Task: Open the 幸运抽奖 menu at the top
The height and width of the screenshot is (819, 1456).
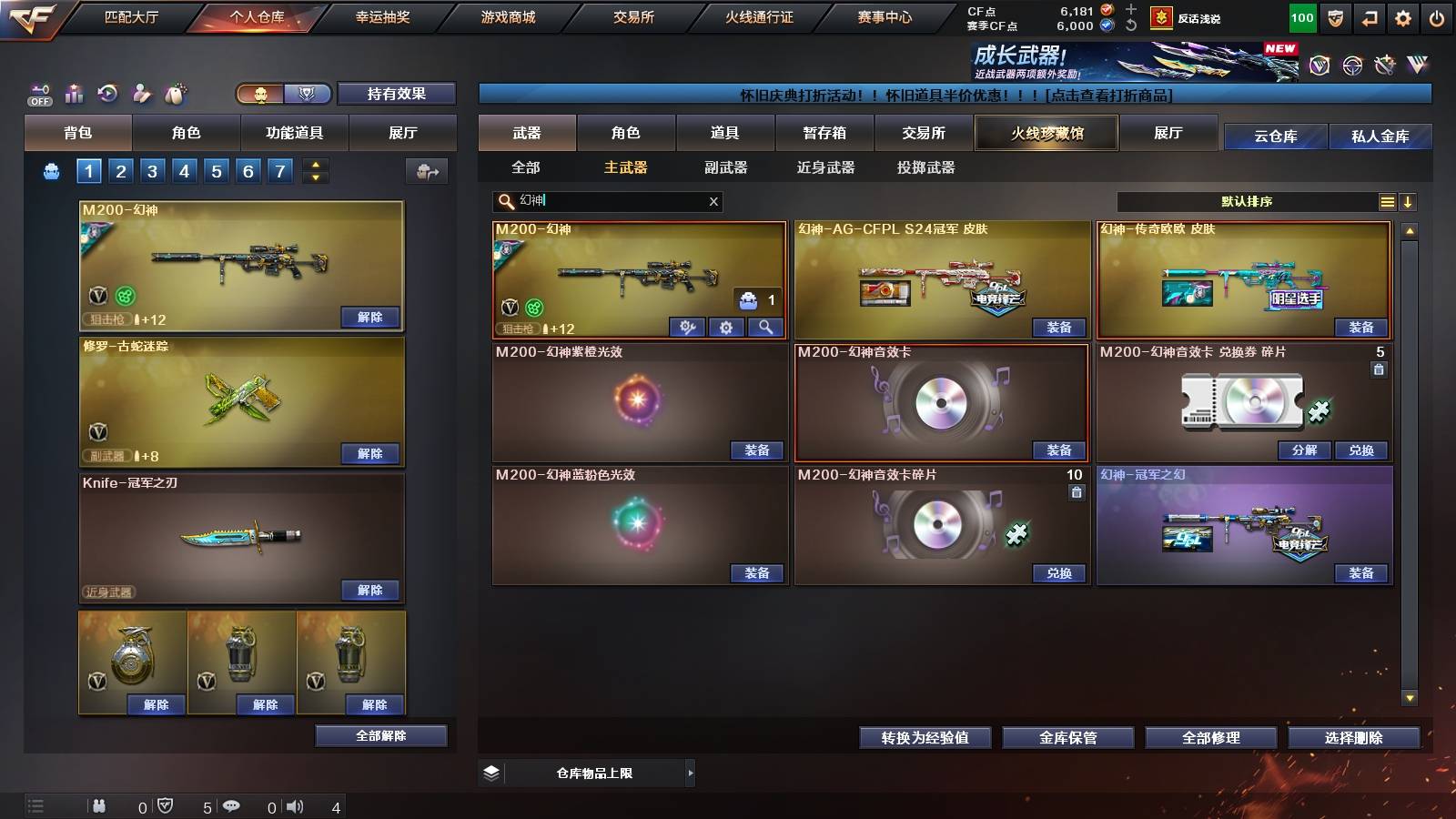Action: [380, 15]
